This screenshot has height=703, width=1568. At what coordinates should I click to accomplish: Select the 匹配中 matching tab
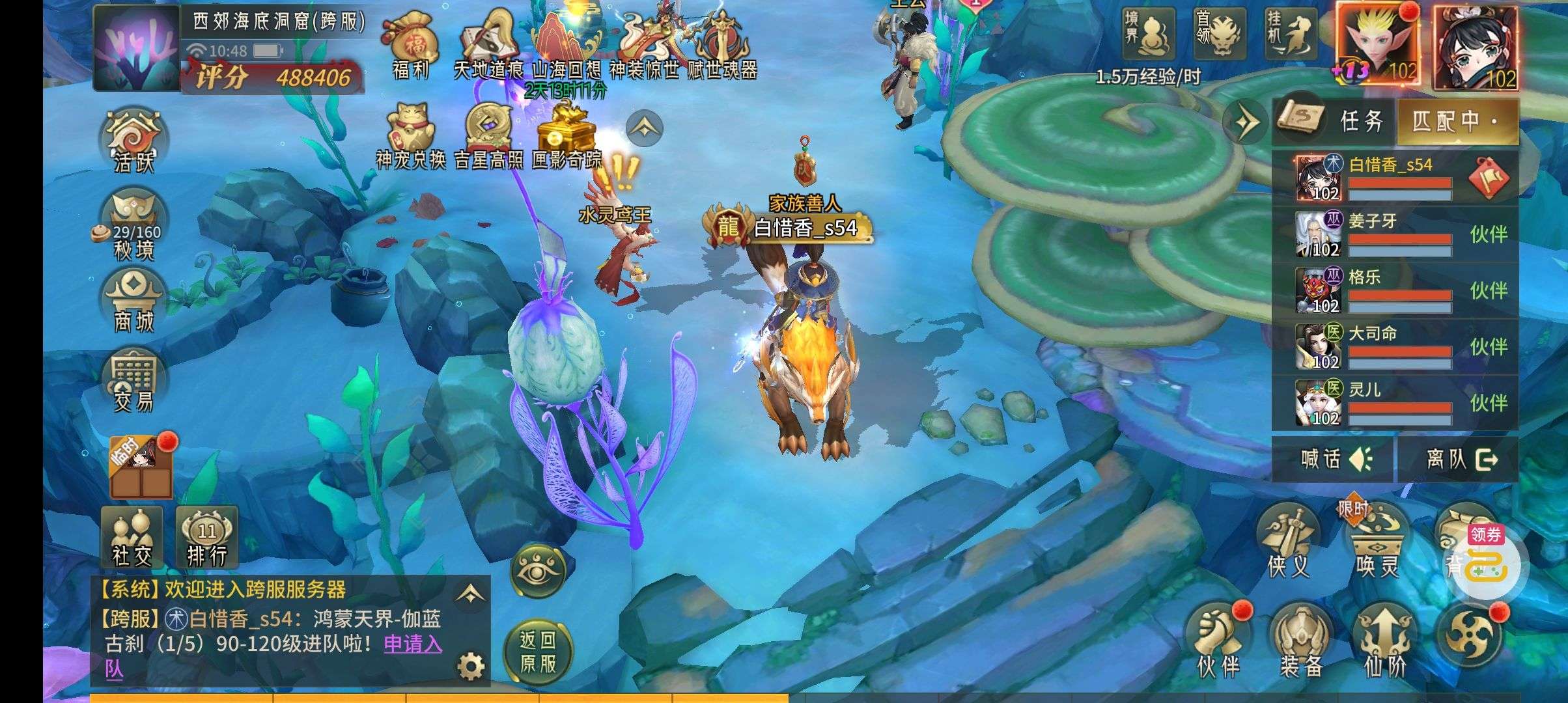pos(1456,121)
